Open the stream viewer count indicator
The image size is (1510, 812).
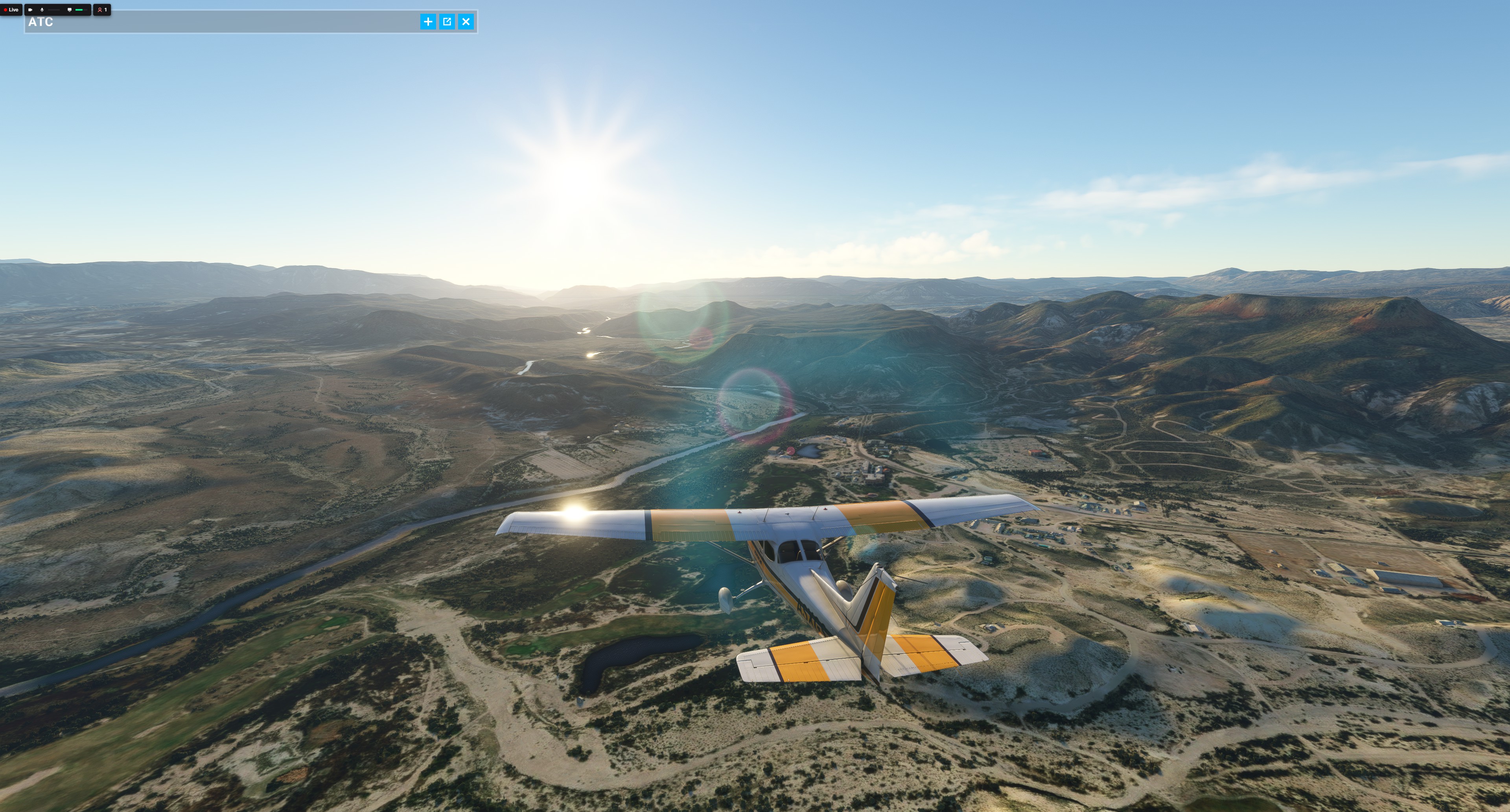(x=102, y=10)
